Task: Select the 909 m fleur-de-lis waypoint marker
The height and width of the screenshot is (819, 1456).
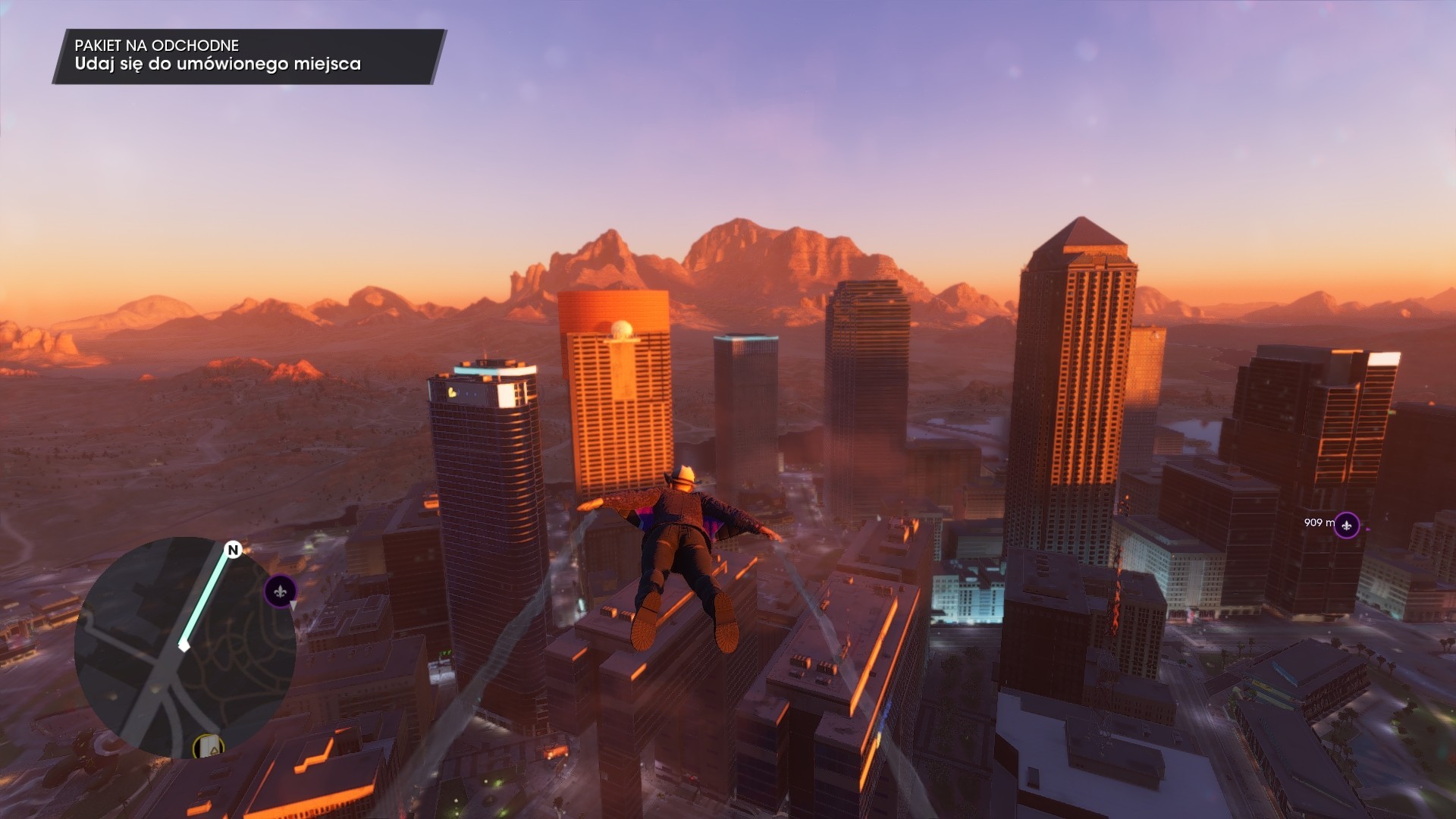Action: (1346, 525)
